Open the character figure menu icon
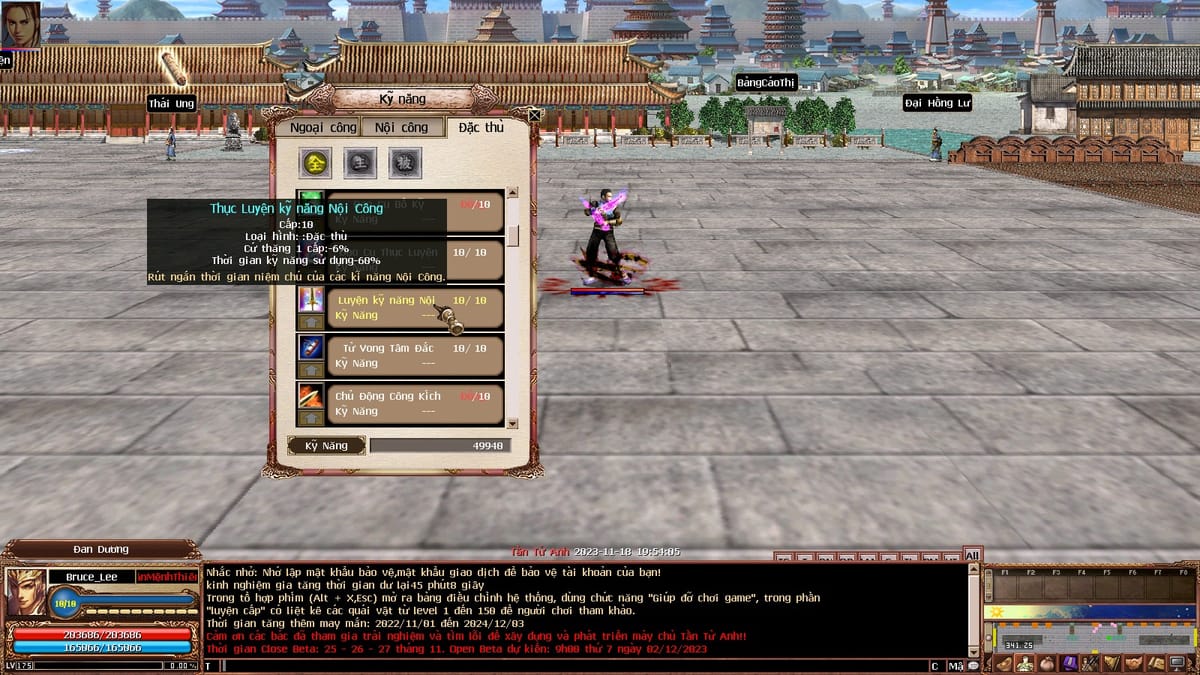This screenshot has width=1200, height=675. pos(1025,663)
